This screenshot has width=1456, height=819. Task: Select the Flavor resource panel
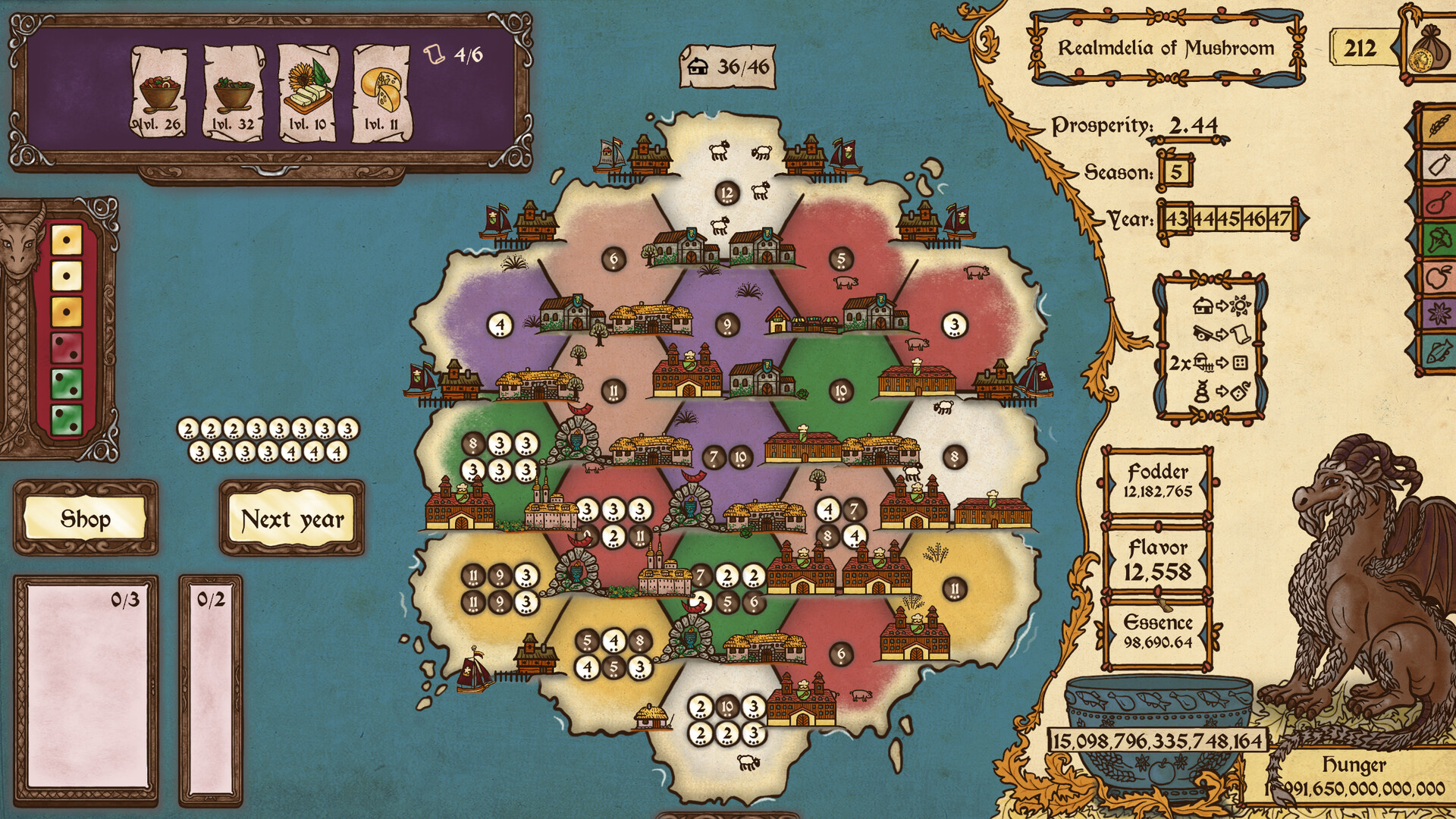click(x=1157, y=560)
